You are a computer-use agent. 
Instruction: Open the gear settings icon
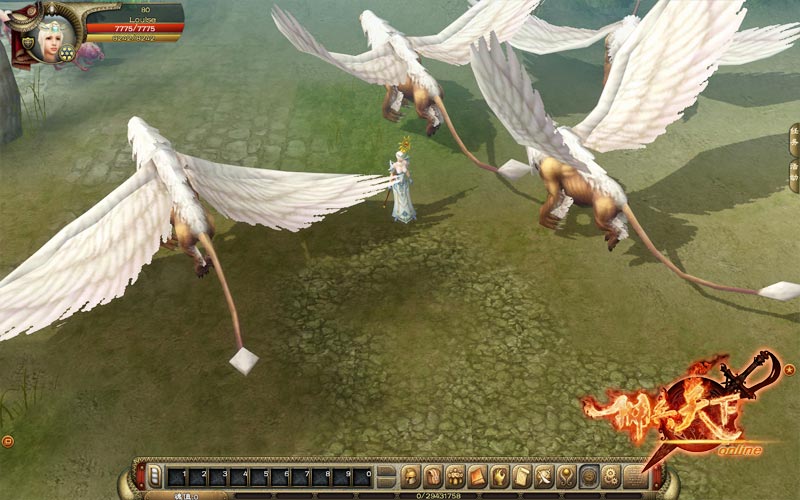click(x=589, y=476)
